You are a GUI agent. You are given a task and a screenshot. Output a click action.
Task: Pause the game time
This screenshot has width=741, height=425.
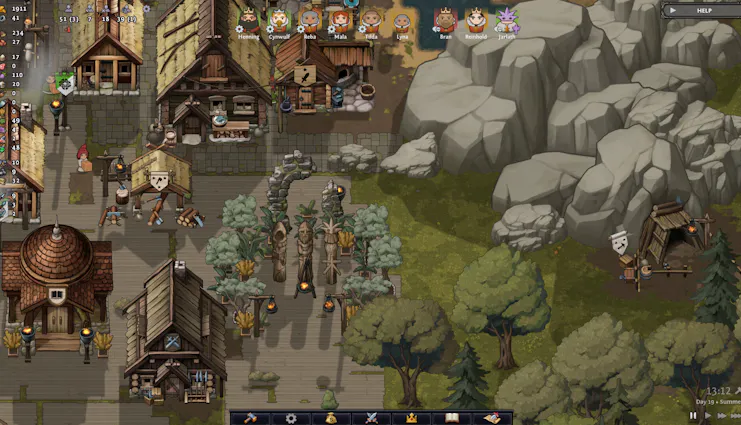[x=693, y=415]
